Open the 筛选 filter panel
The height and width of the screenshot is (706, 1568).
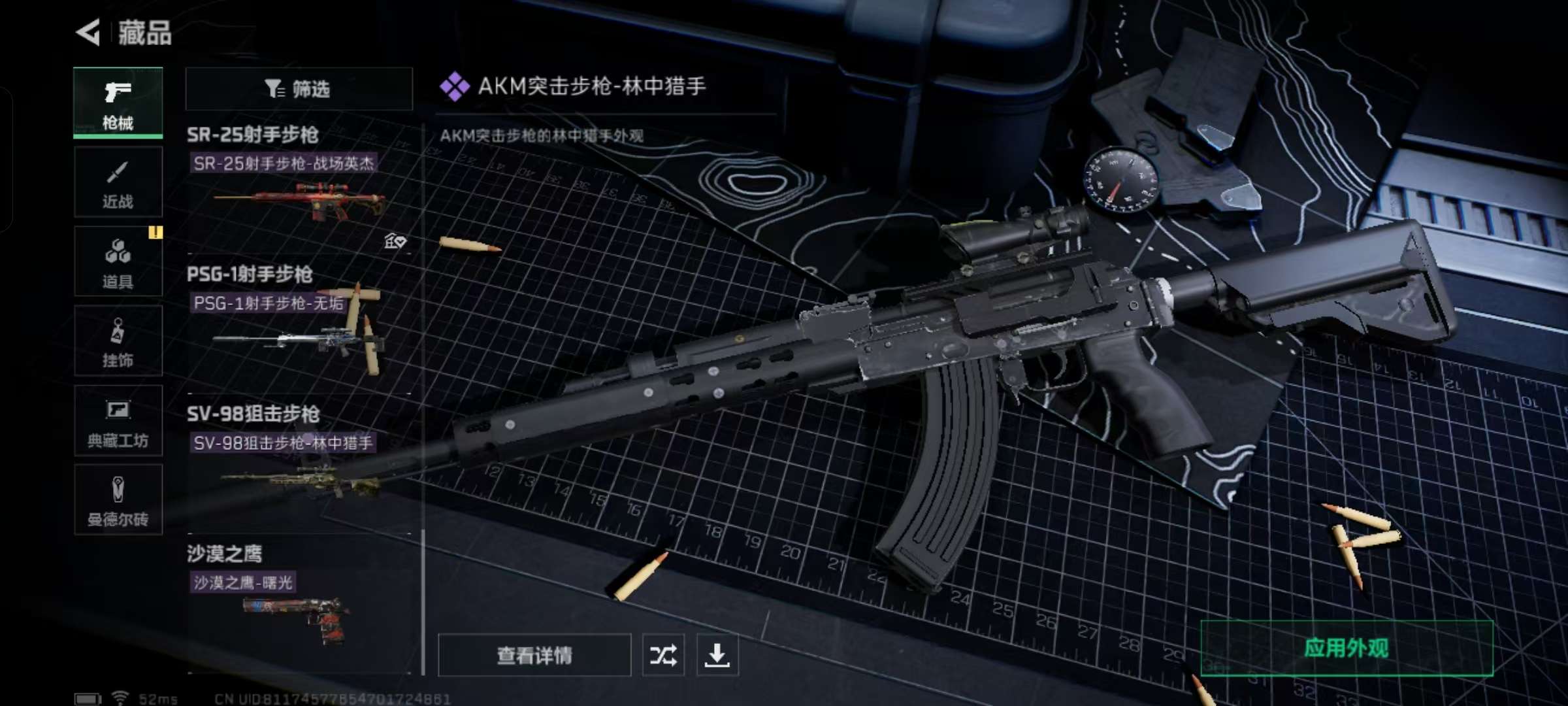click(x=297, y=90)
